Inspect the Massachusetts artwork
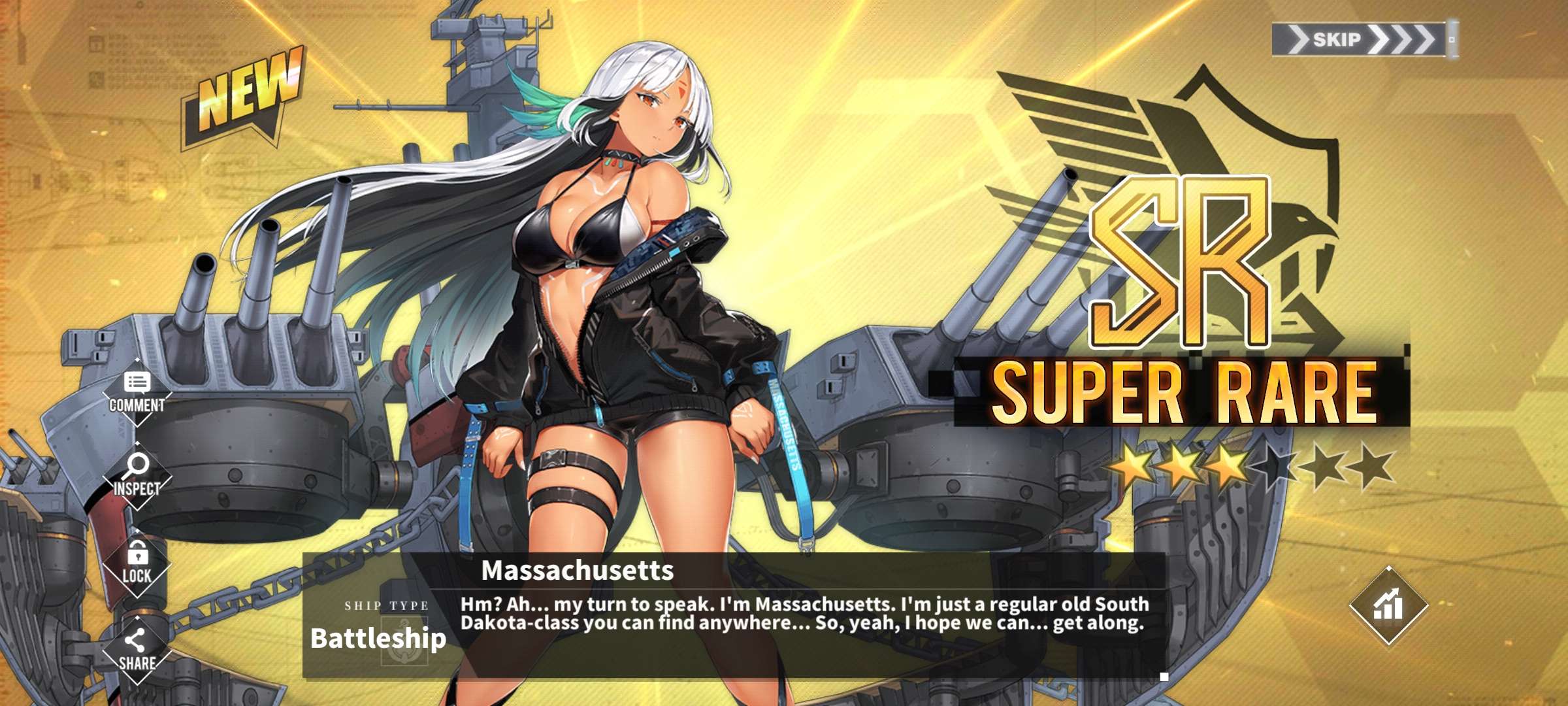Image resolution: width=1568 pixels, height=706 pixels. pos(137,477)
